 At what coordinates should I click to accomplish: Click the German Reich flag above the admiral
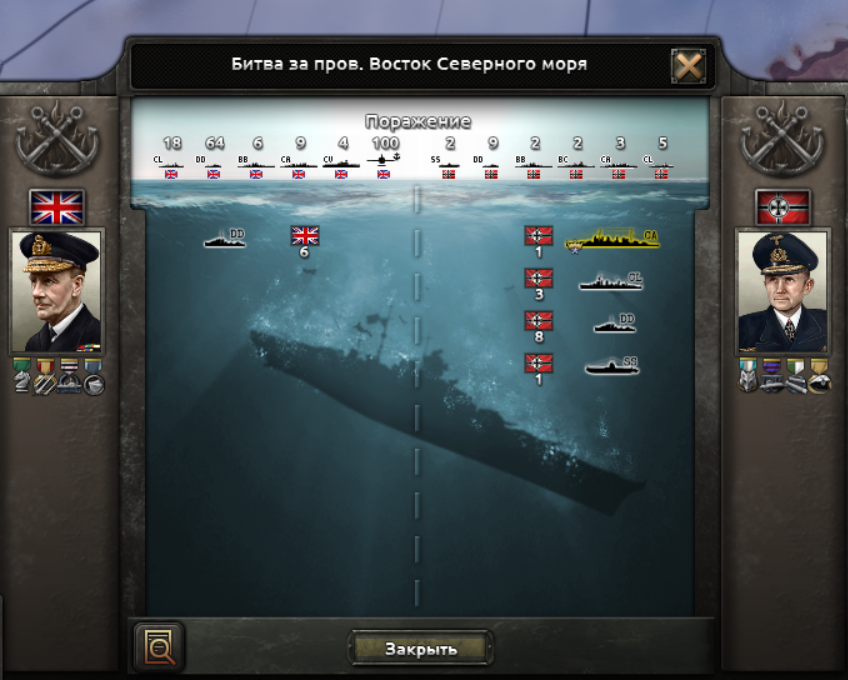(781, 207)
